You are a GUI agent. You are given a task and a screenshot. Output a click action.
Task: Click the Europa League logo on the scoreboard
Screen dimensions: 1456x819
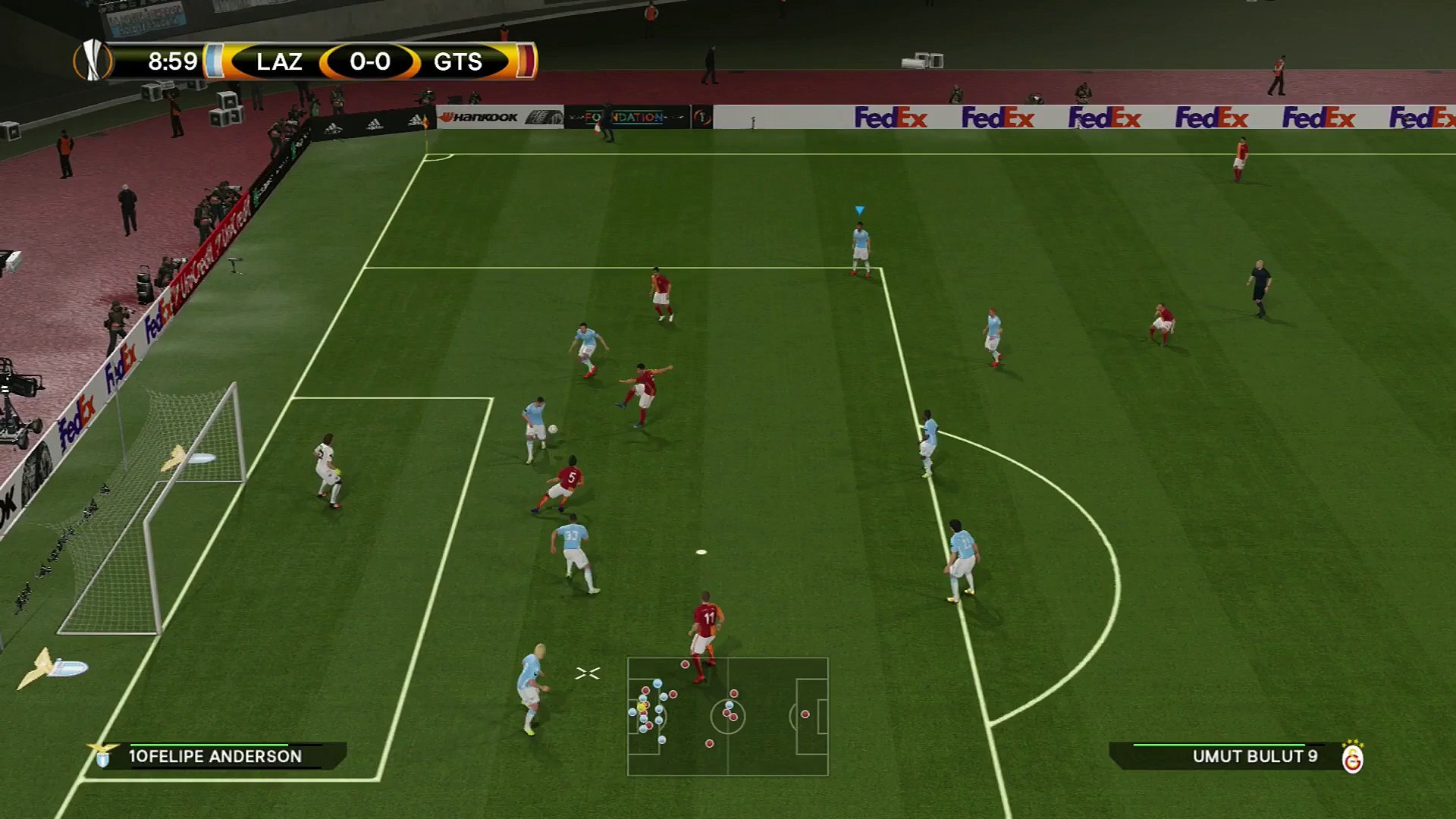pyautogui.click(x=93, y=61)
